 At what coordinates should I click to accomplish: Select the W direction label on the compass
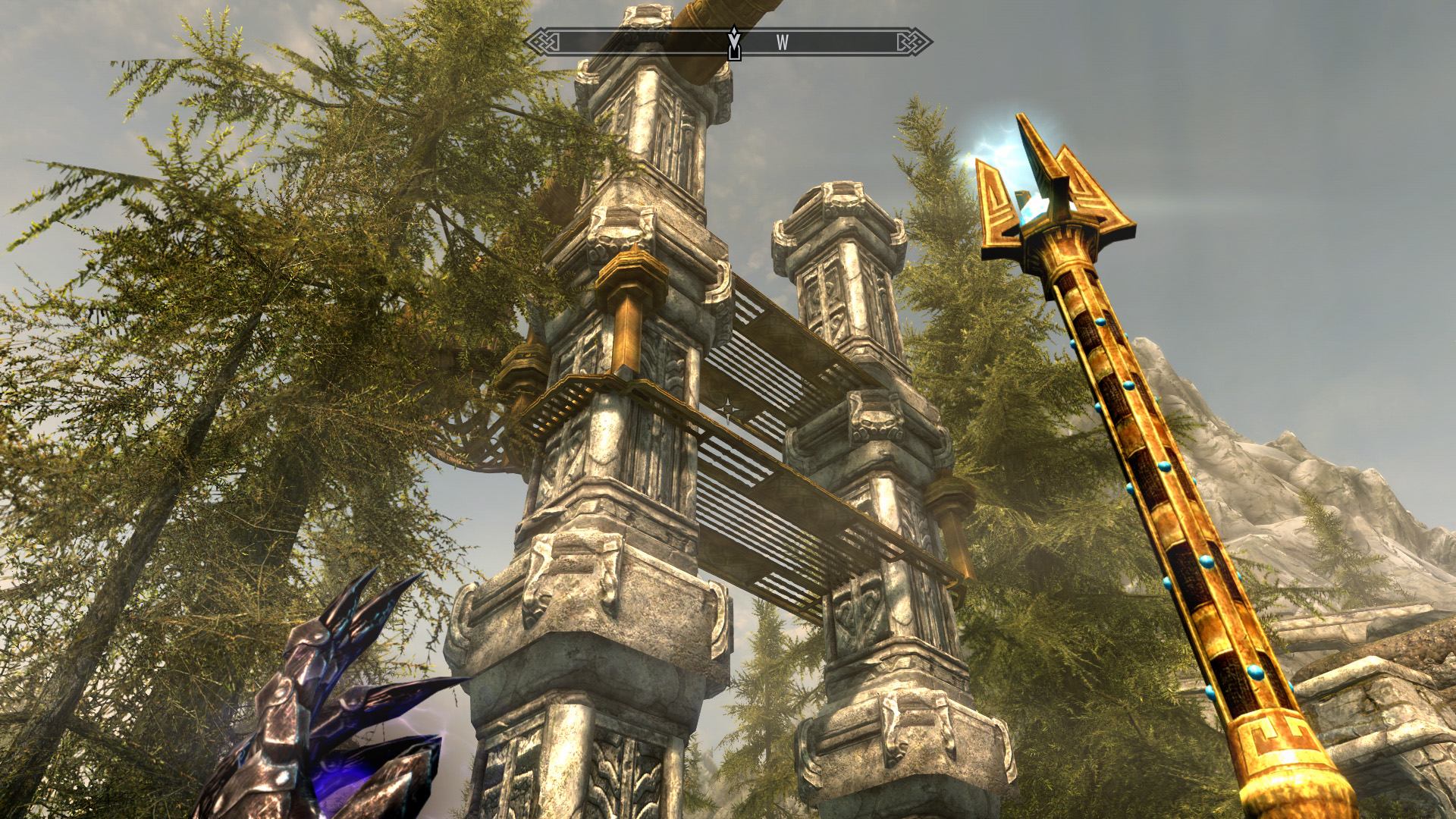click(783, 43)
